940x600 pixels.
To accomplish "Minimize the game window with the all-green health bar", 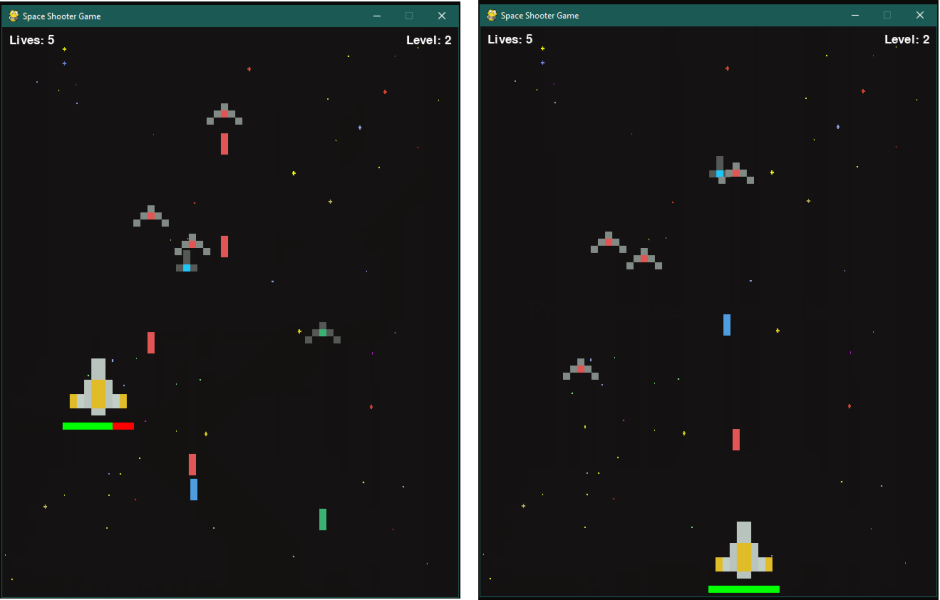I will click(855, 16).
